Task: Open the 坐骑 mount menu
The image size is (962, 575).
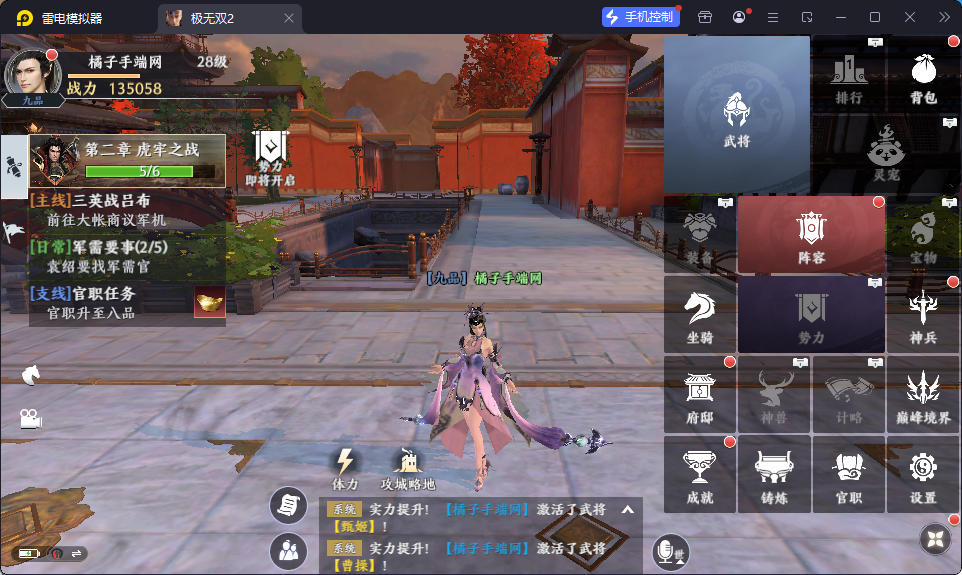Action: pos(700,316)
